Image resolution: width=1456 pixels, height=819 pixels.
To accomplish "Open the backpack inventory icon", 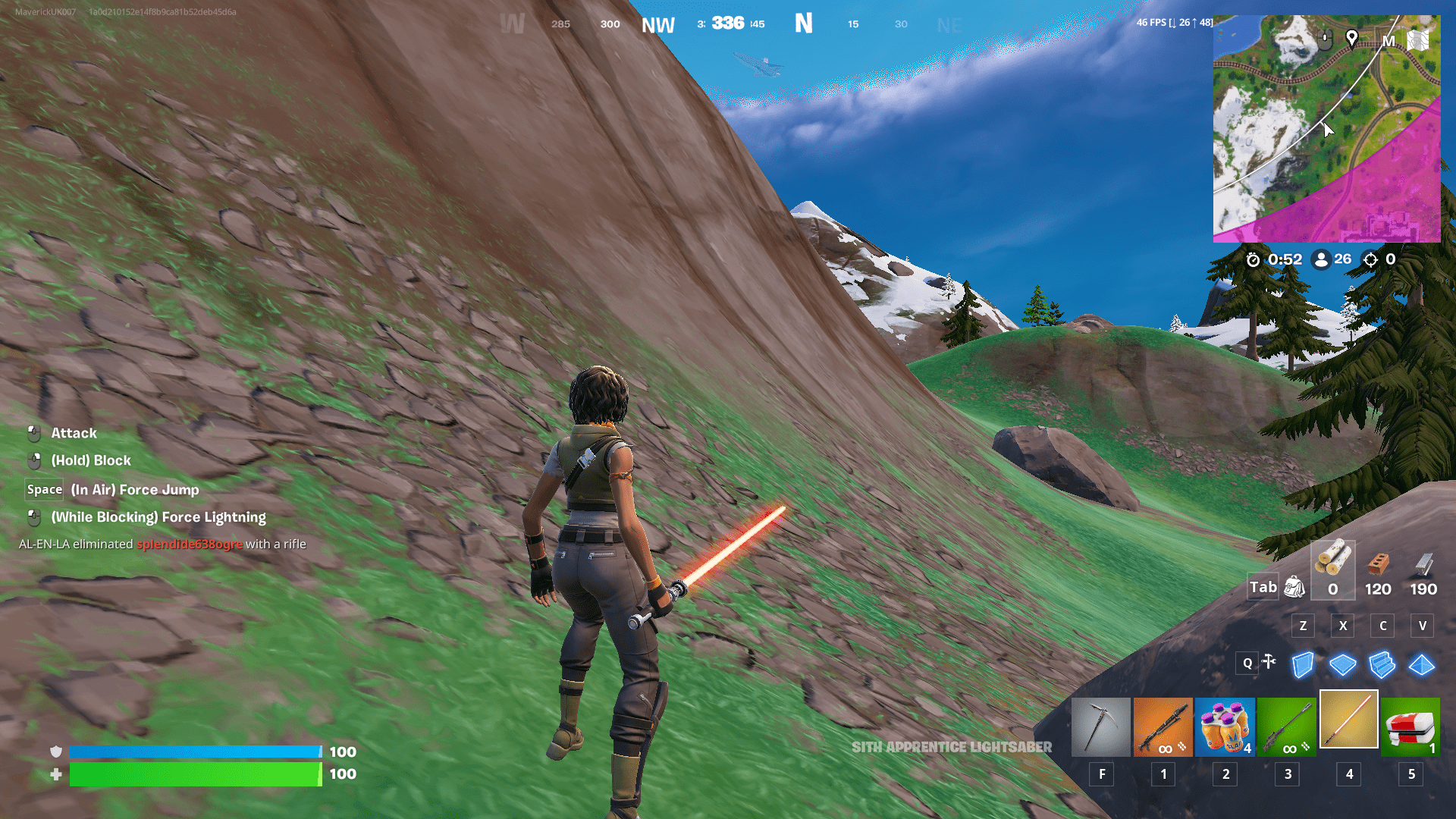I will tap(1294, 586).
